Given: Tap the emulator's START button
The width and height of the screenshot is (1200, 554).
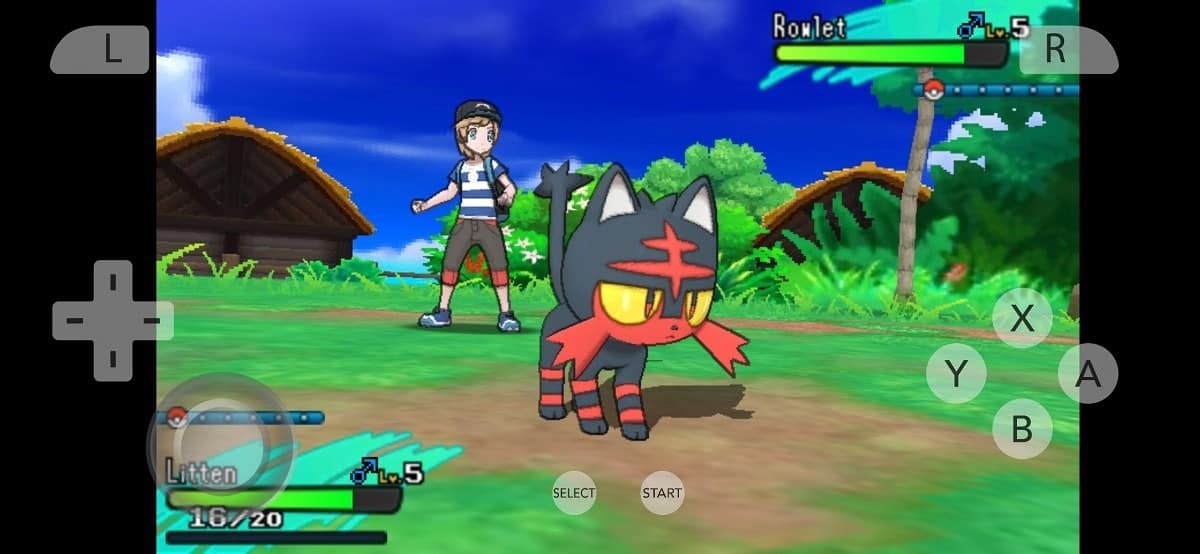Looking at the screenshot, I should (662, 493).
